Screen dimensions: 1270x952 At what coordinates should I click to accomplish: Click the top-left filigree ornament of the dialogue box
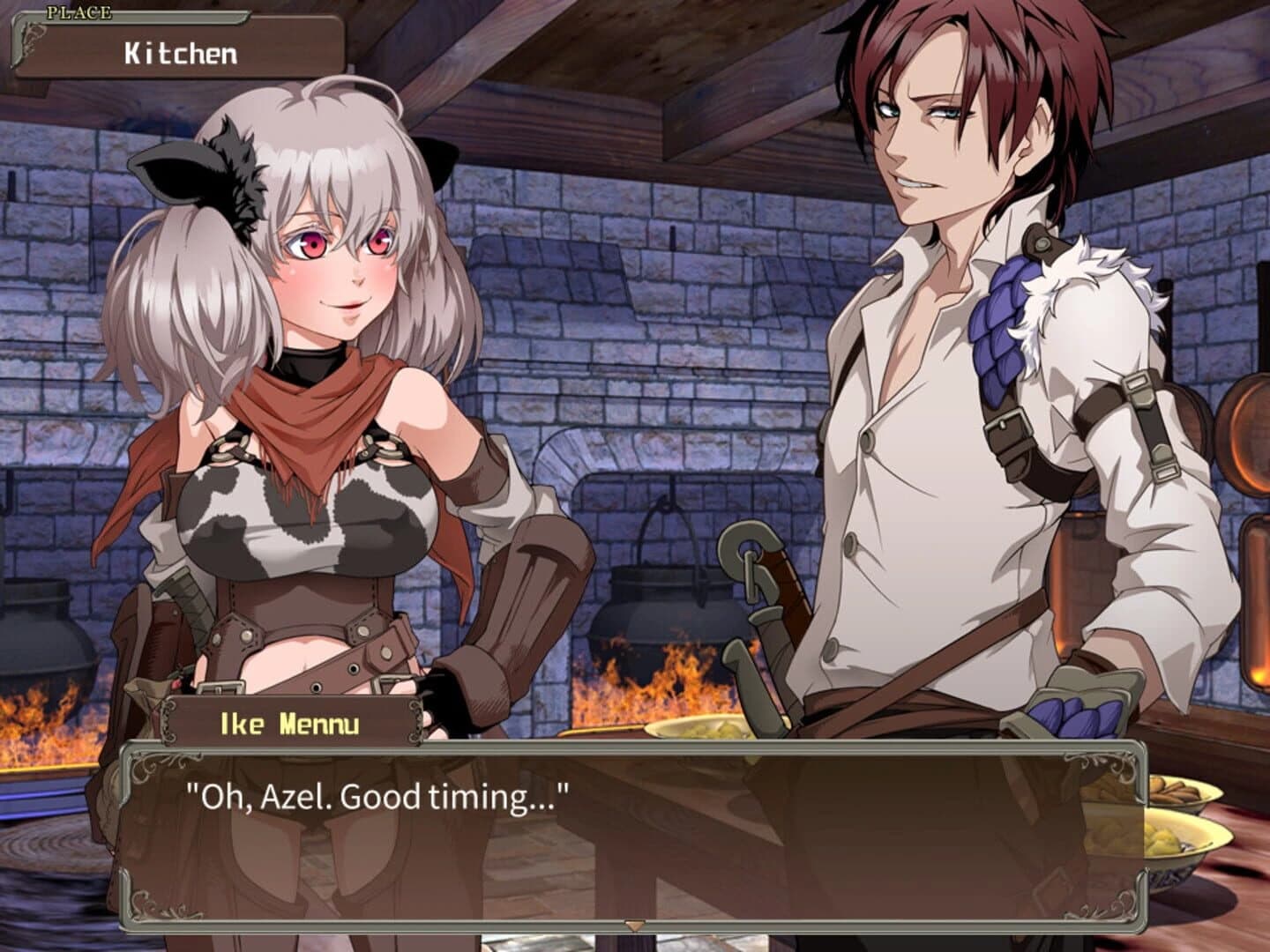[x=150, y=767]
